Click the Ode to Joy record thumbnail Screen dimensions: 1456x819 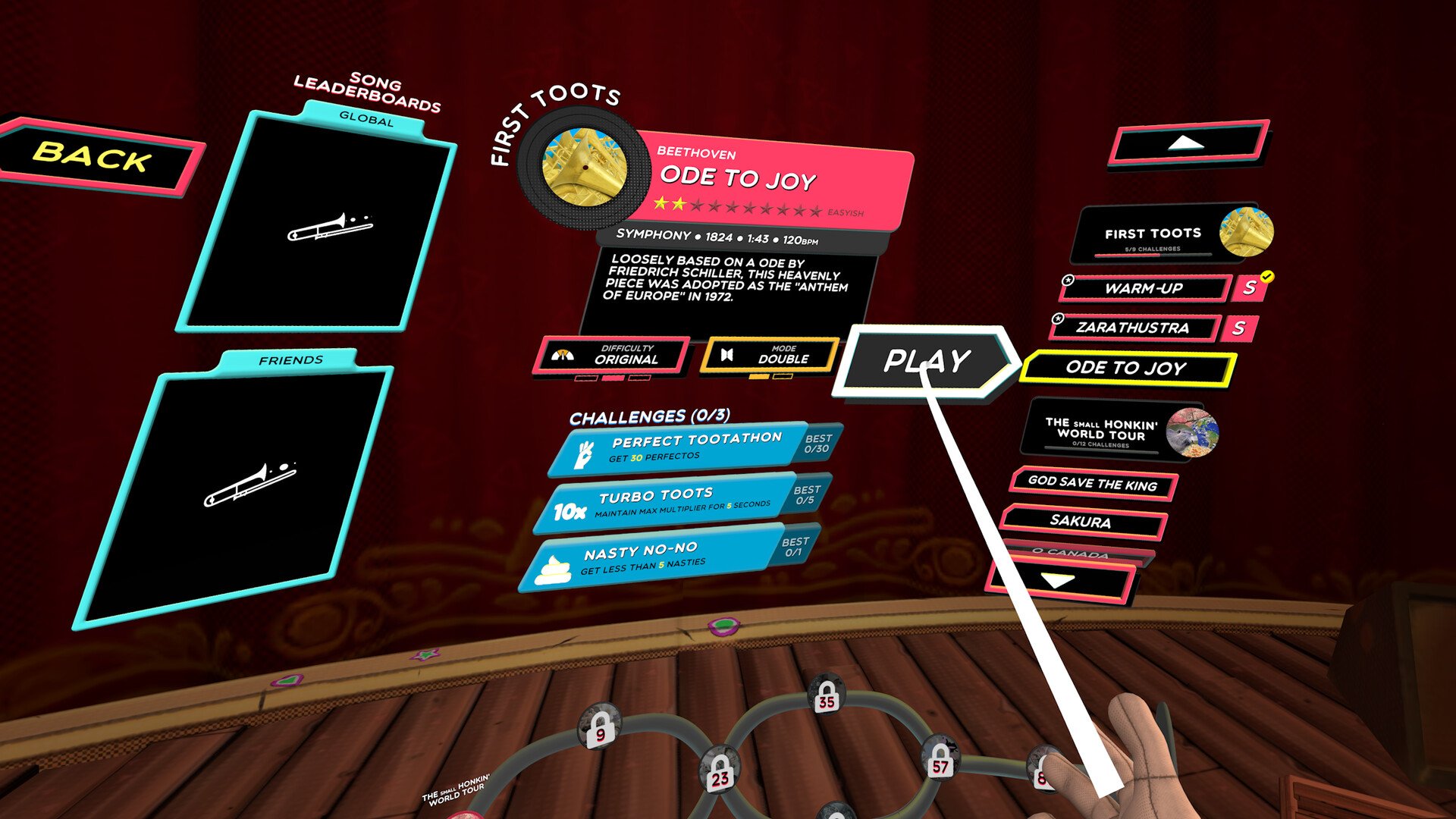pyautogui.click(x=585, y=168)
